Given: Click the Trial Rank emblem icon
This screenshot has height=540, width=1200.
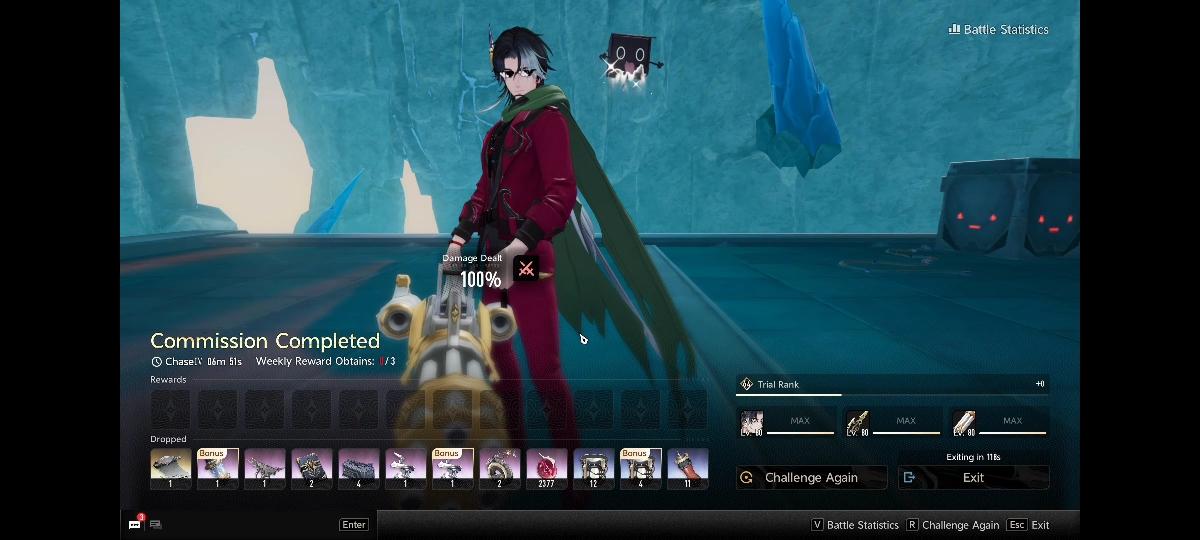Looking at the screenshot, I should point(746,385).
